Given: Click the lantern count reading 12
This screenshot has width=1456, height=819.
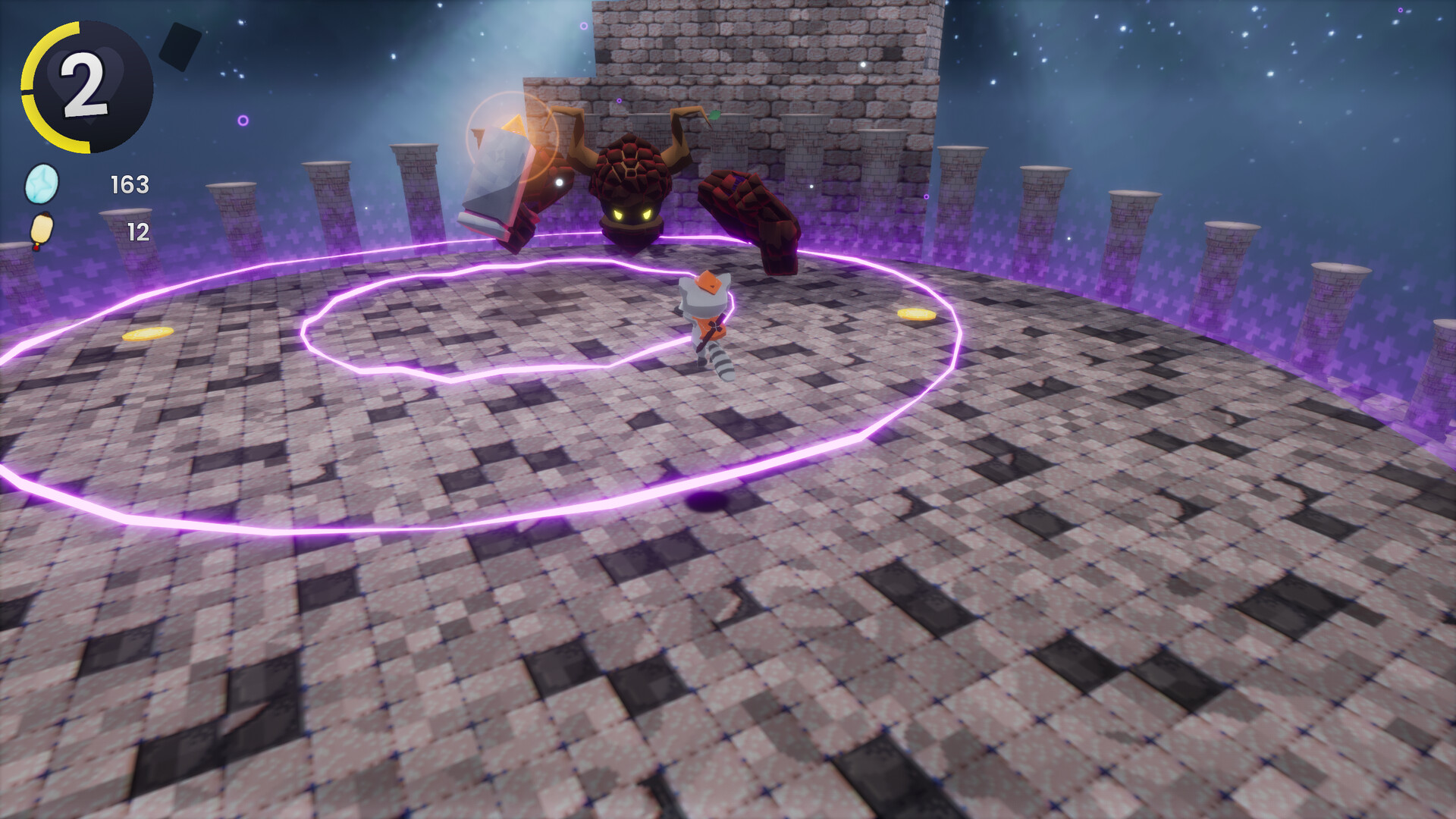Looking at the screenshot, I should (140, 230).
